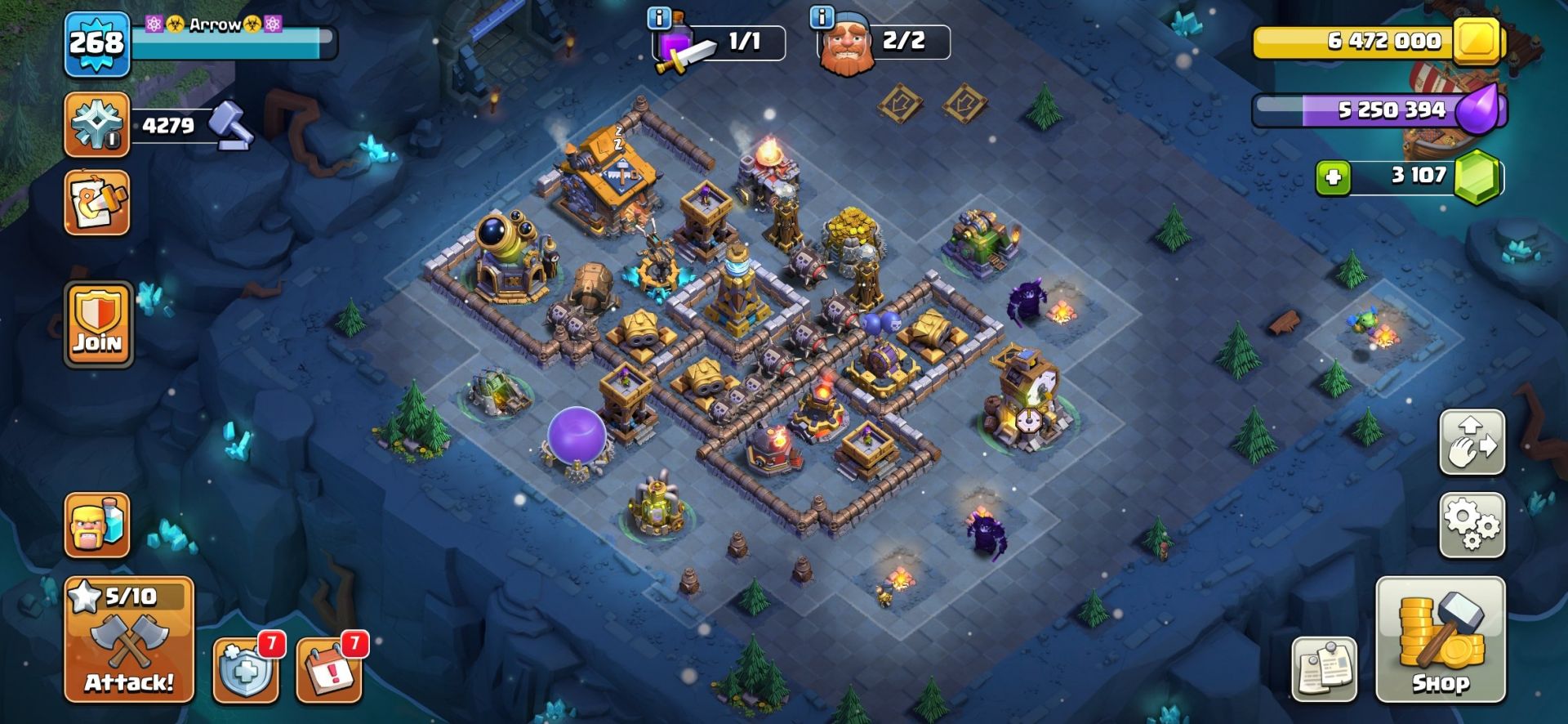Screen dimensions: 1568x724
Task: Open the notes clipboard button
Action: coord(1324,670)
